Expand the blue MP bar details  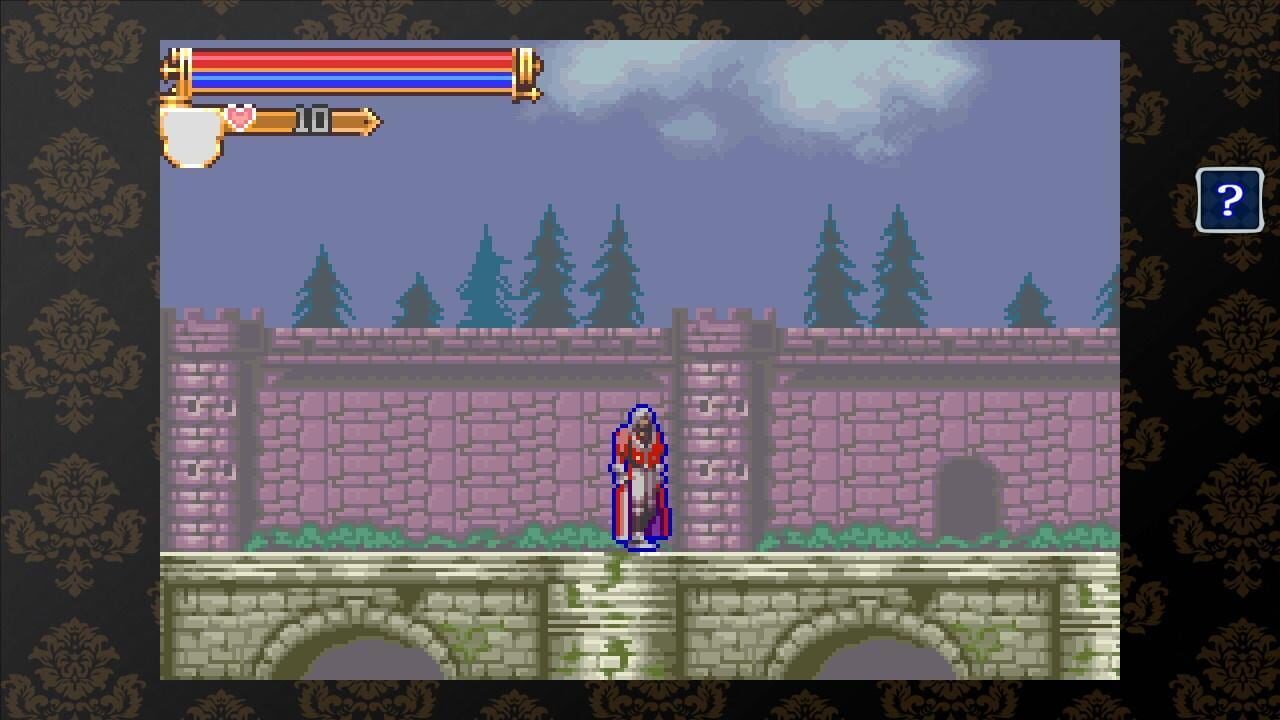click(x=350, y=77)
